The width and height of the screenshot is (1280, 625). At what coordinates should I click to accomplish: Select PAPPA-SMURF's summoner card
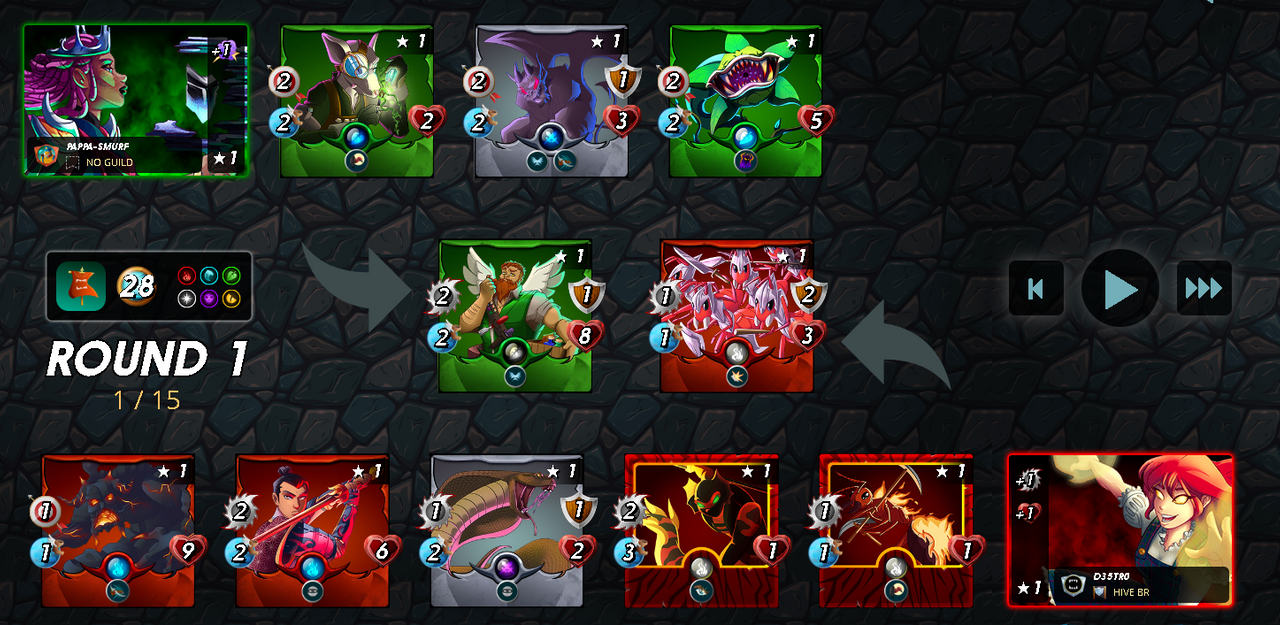click(x=136, y=100)
